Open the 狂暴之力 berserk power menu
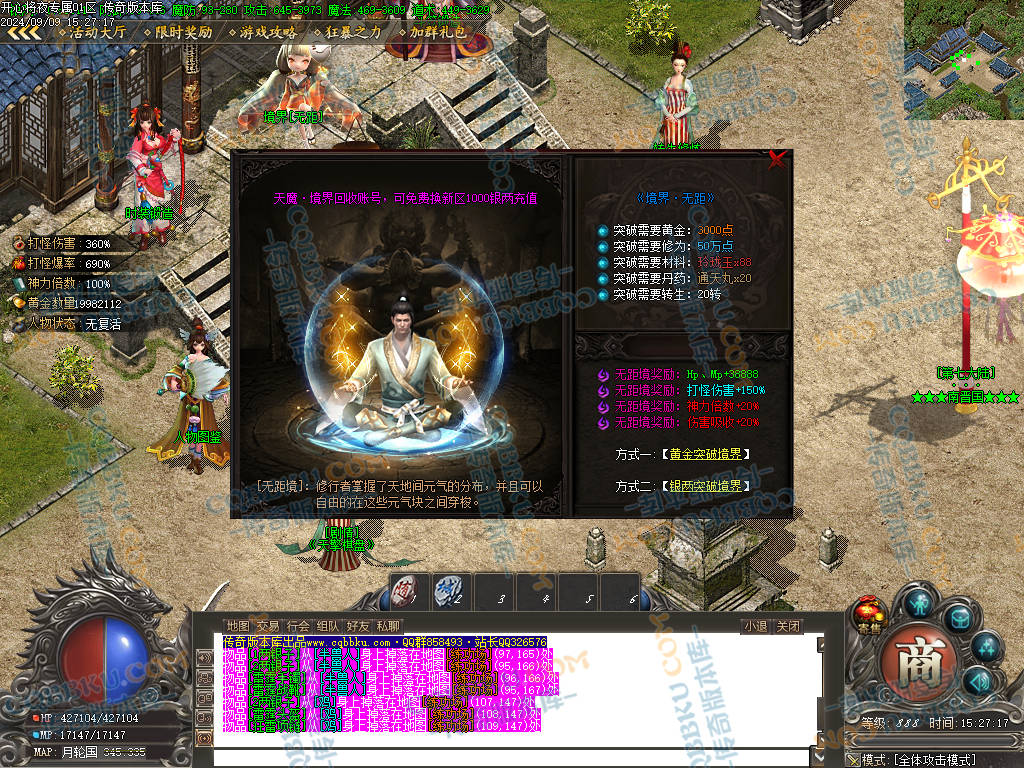The image size is (1024, 768). click(x=353, y=32)
